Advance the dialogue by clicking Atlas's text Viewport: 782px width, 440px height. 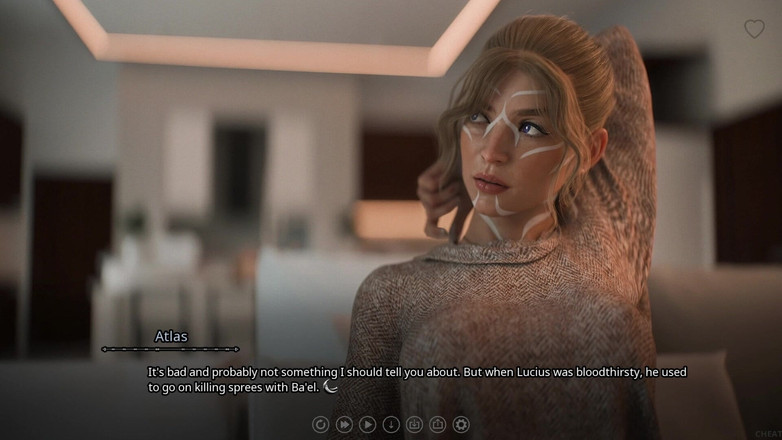pos(416,378)
